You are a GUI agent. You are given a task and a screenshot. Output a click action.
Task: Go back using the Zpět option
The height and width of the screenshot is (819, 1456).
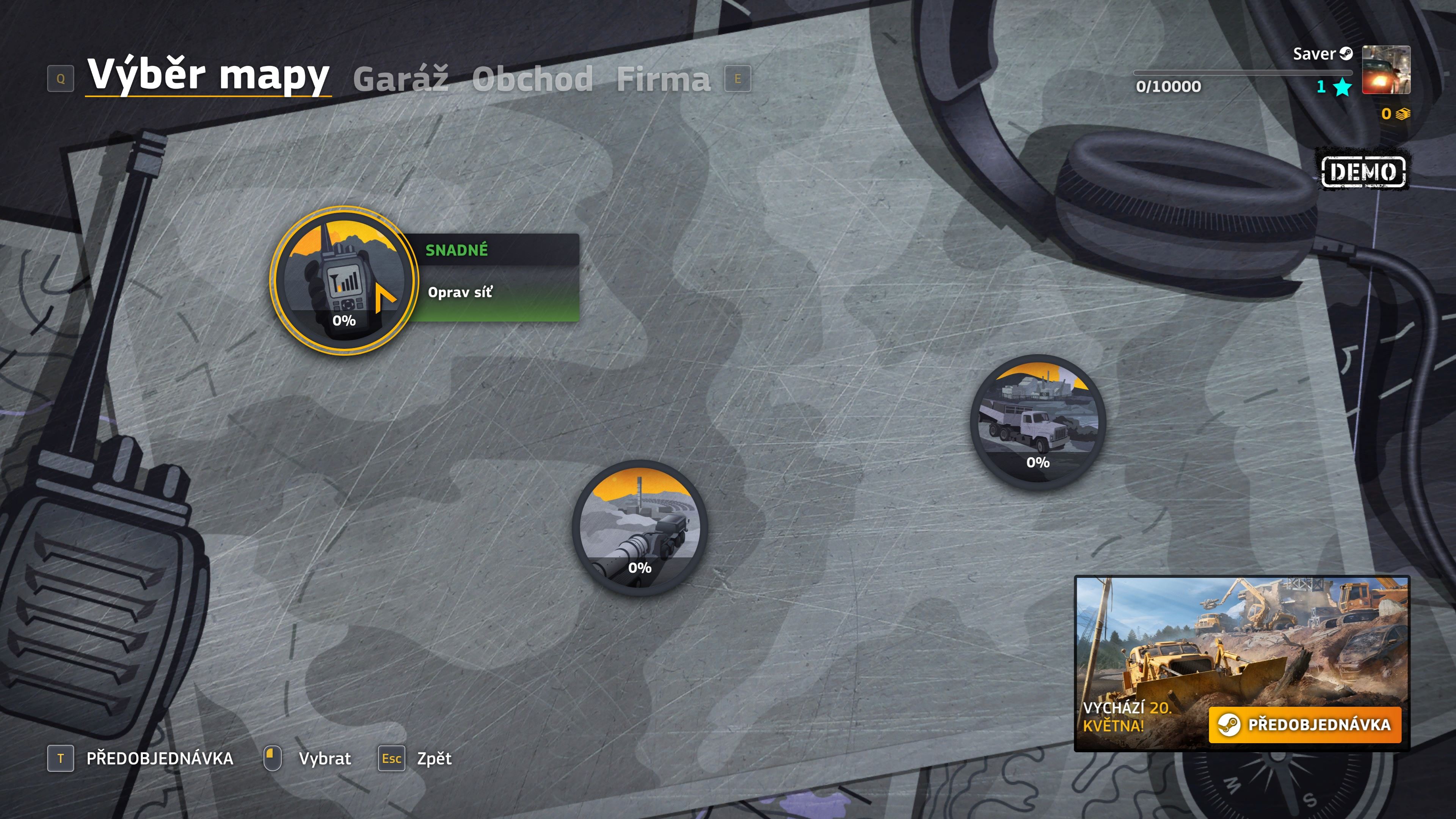click(433, 758)
